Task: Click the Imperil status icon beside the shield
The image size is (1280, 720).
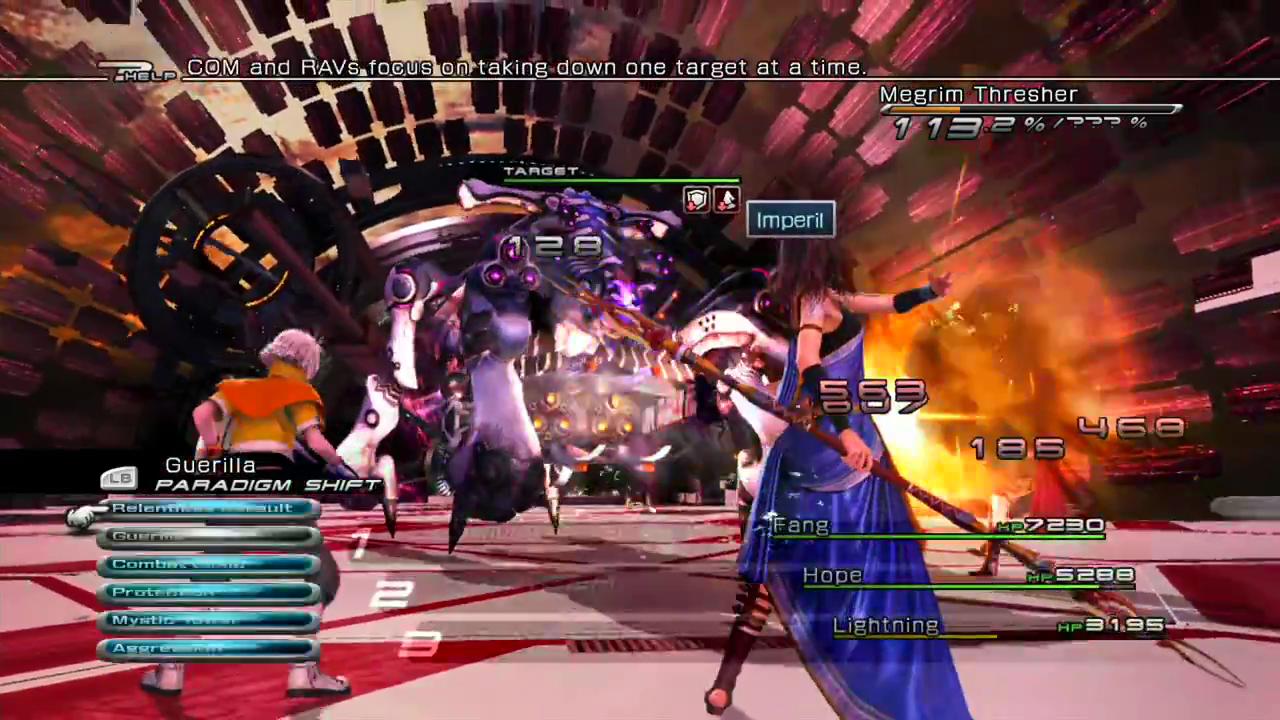Action: click(x=725, y=199)
